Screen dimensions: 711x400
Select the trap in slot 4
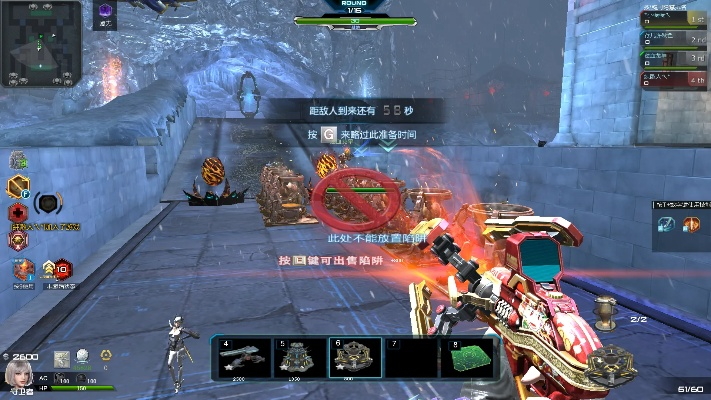[x=243, y=358]
